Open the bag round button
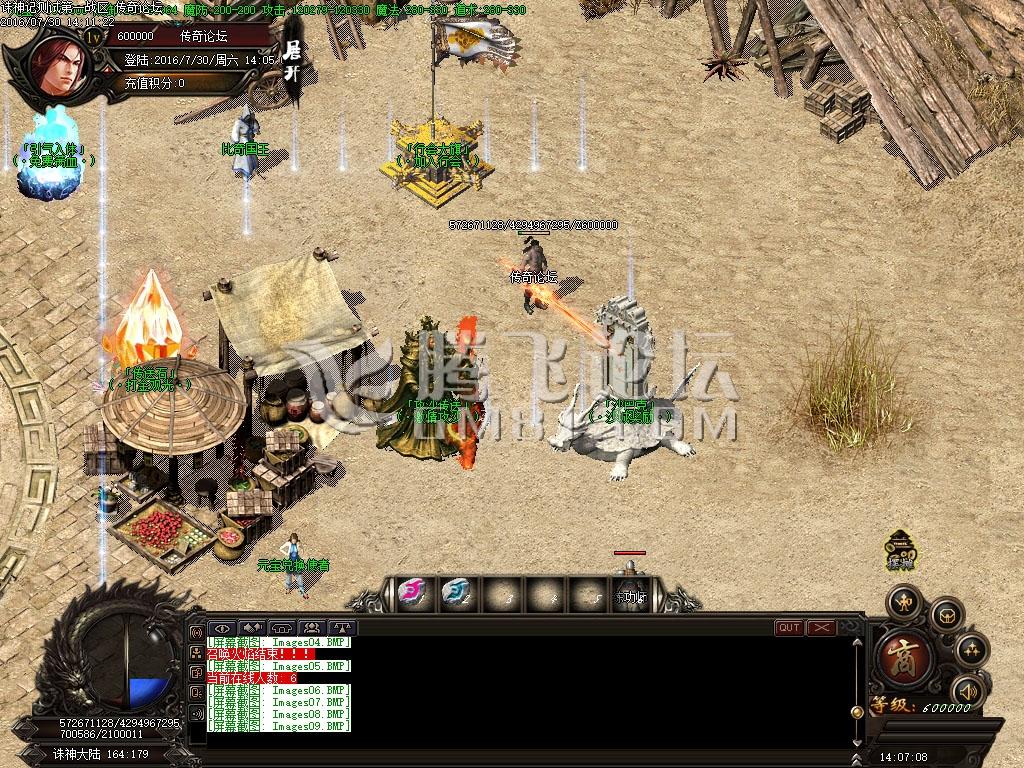The image size is (1024, 768). coord(945,616)
